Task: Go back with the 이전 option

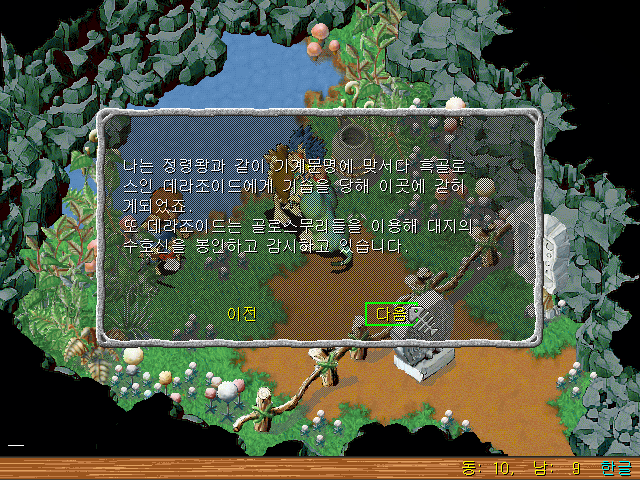Action: [242, 314]
